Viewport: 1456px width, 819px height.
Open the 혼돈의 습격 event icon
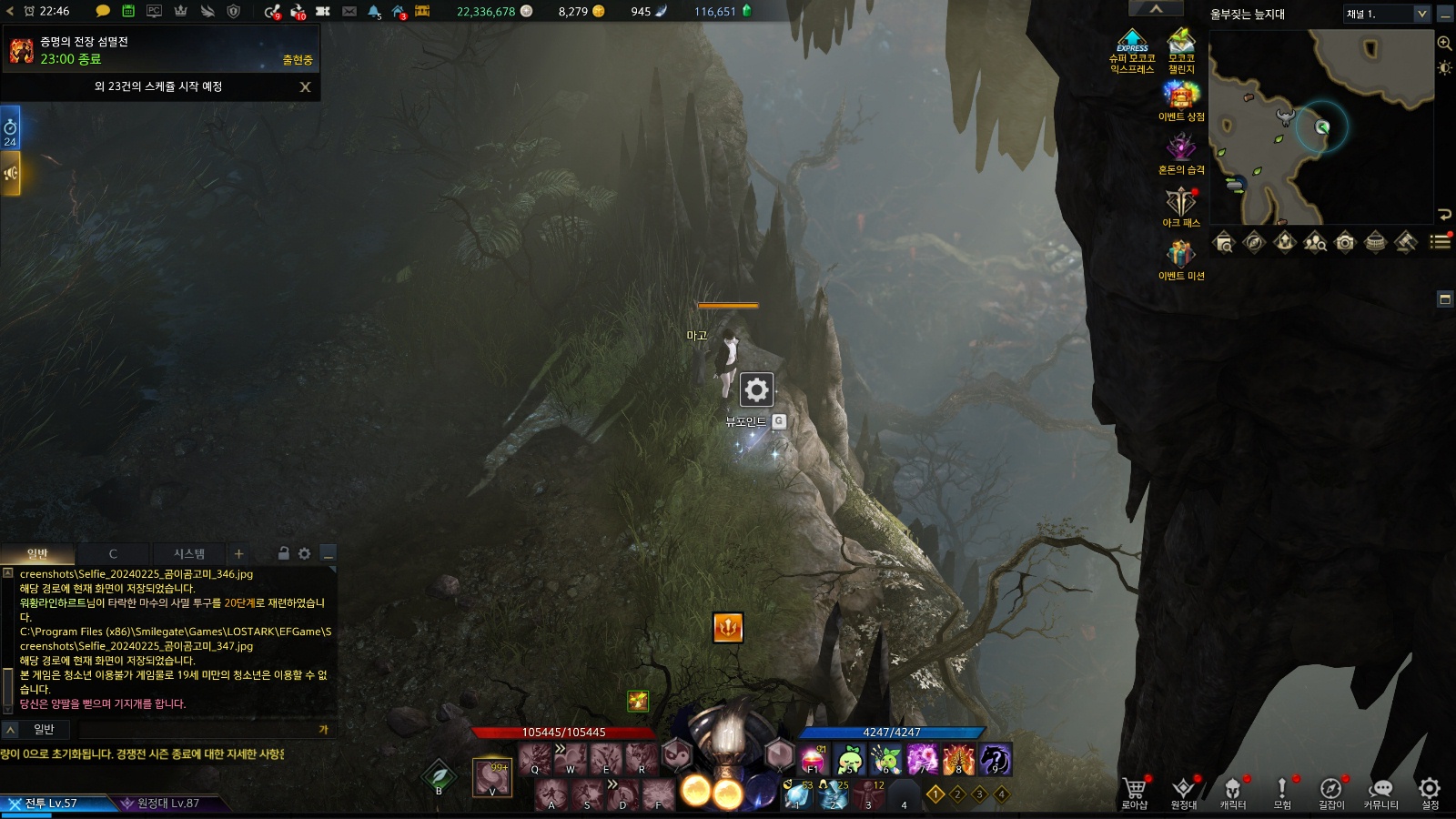1180,149
